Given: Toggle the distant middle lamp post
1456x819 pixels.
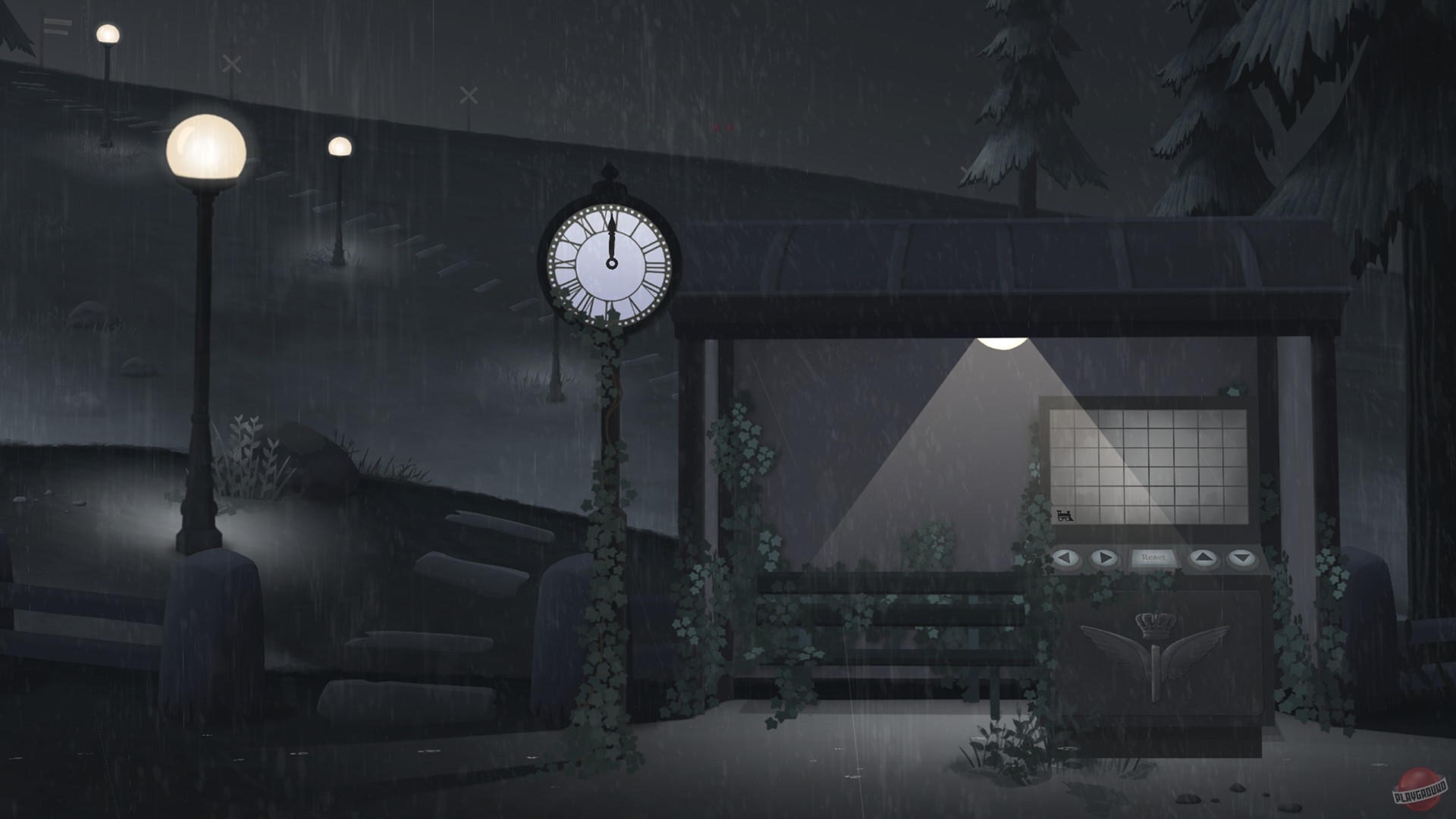Looking at the screenshot, I should (x=340, y=146).
